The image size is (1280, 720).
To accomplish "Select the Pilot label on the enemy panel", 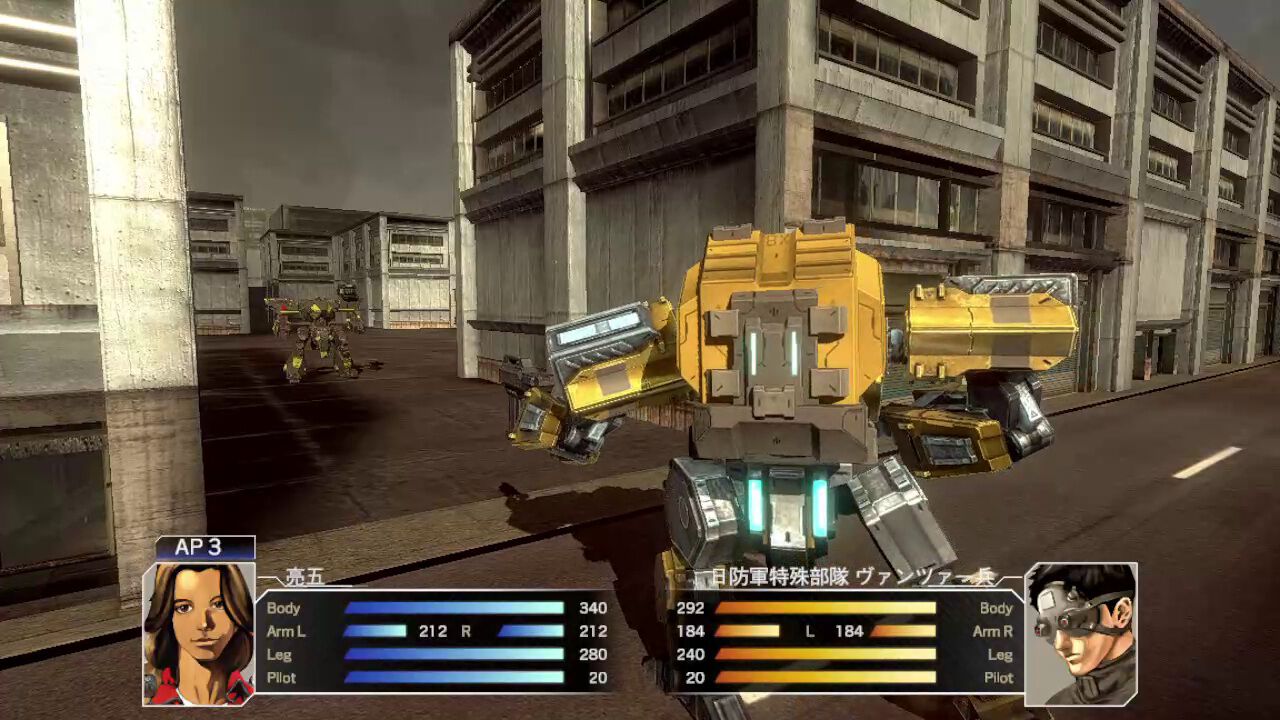I will (998, 678).
